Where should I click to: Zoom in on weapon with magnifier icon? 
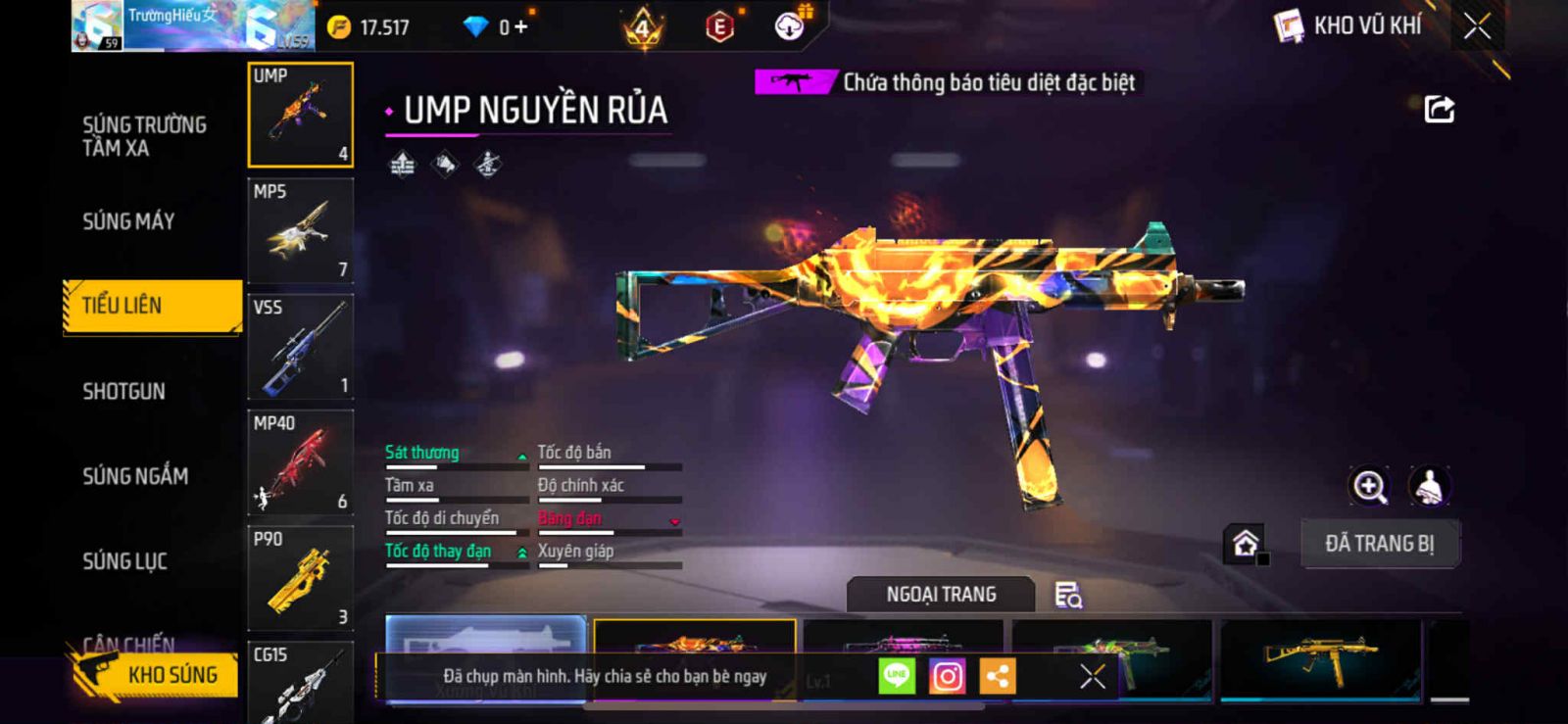1369,486
